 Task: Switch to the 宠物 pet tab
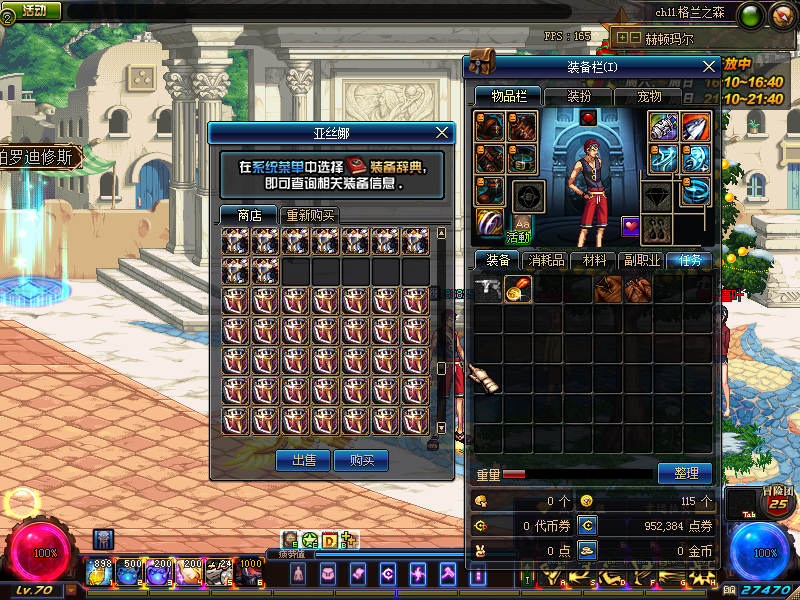click(x=650, y=96)
